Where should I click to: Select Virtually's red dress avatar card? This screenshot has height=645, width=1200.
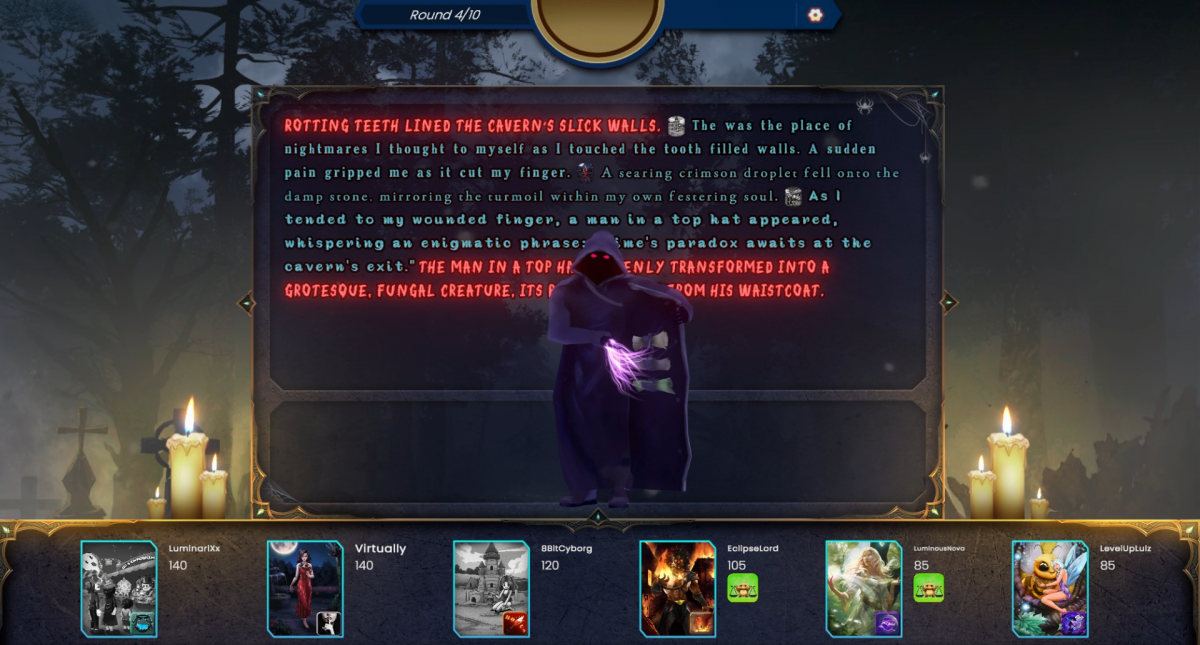[305, 589]
